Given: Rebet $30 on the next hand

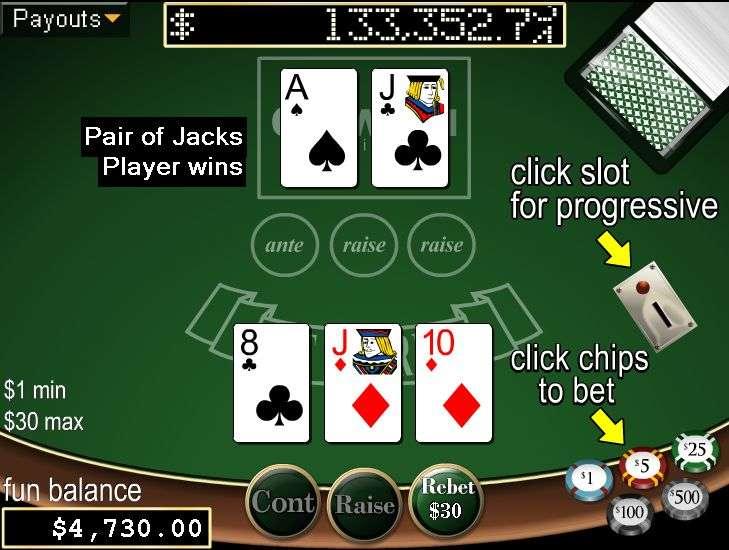Looking at the screenshot, I should pyautogui.click(x=448, y=499).
